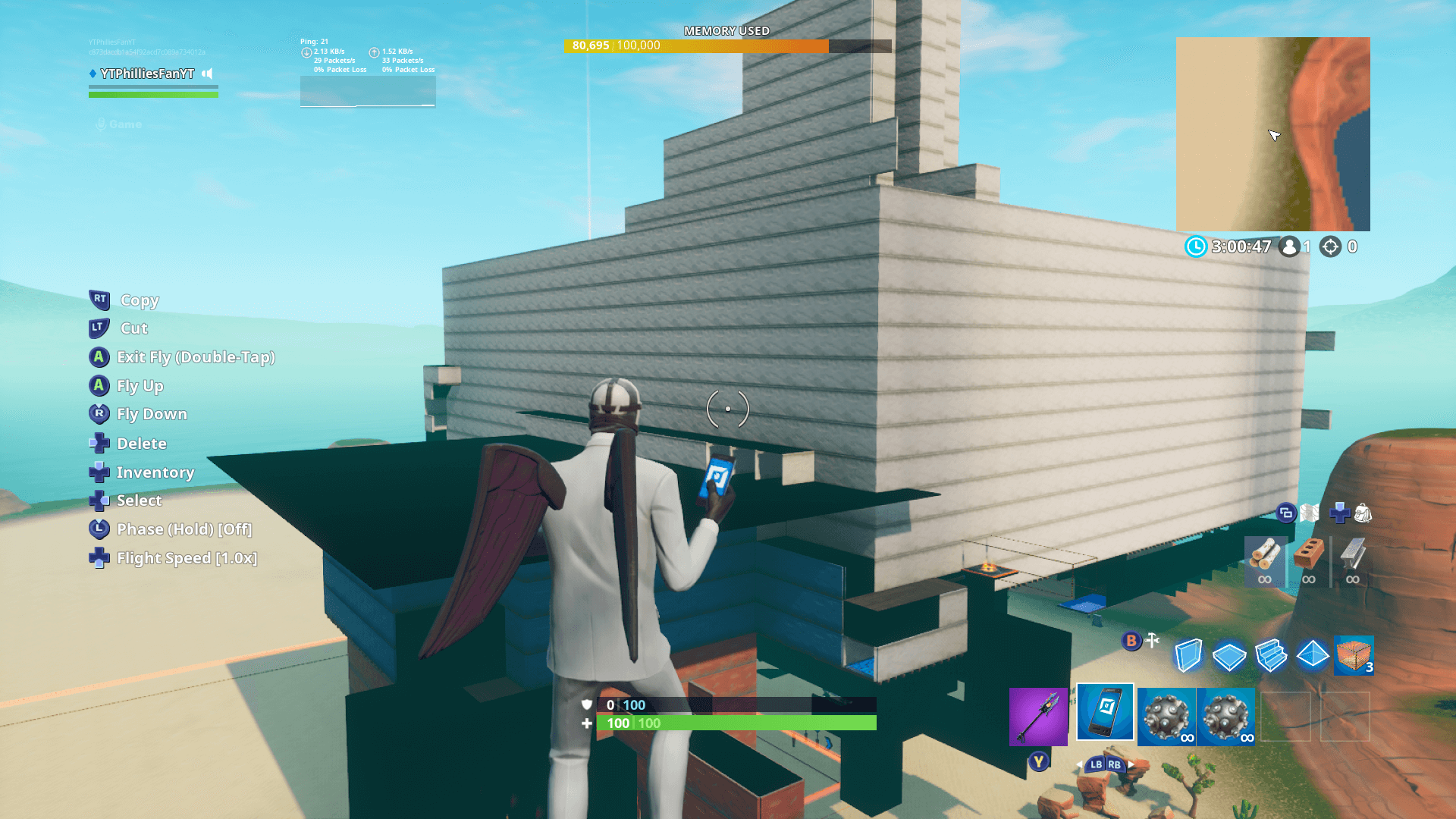Screen dimensions: 1456x819
Task: Select Copy in the build menu
Action: [x=140, y=300]
